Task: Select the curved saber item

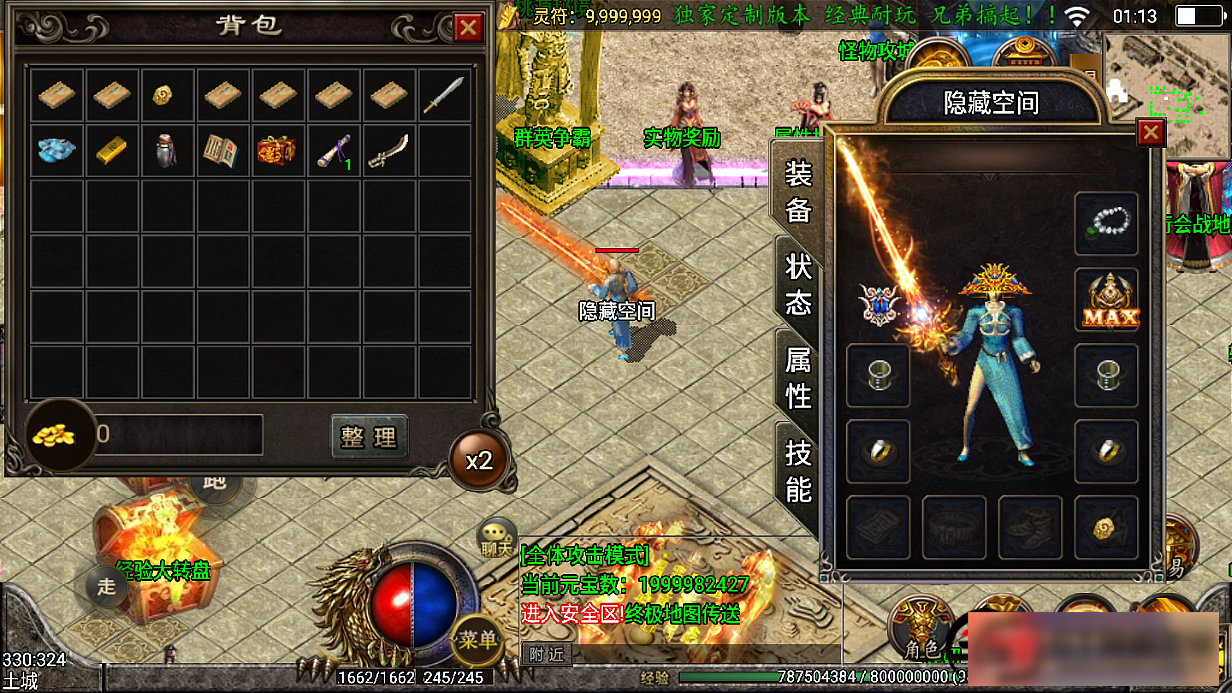Action: coord(387,150)
